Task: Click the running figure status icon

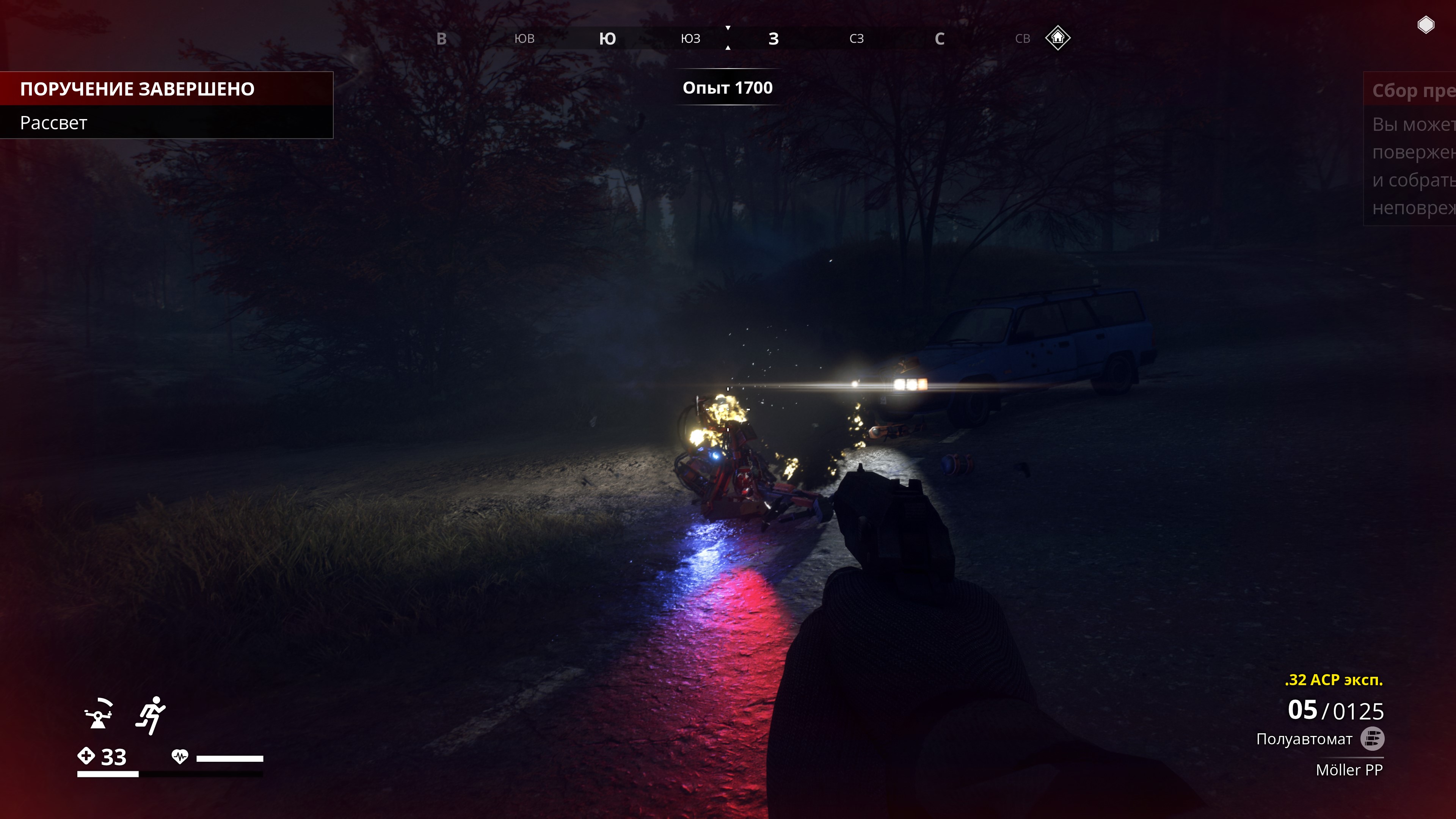Action: tap(151, 715)
